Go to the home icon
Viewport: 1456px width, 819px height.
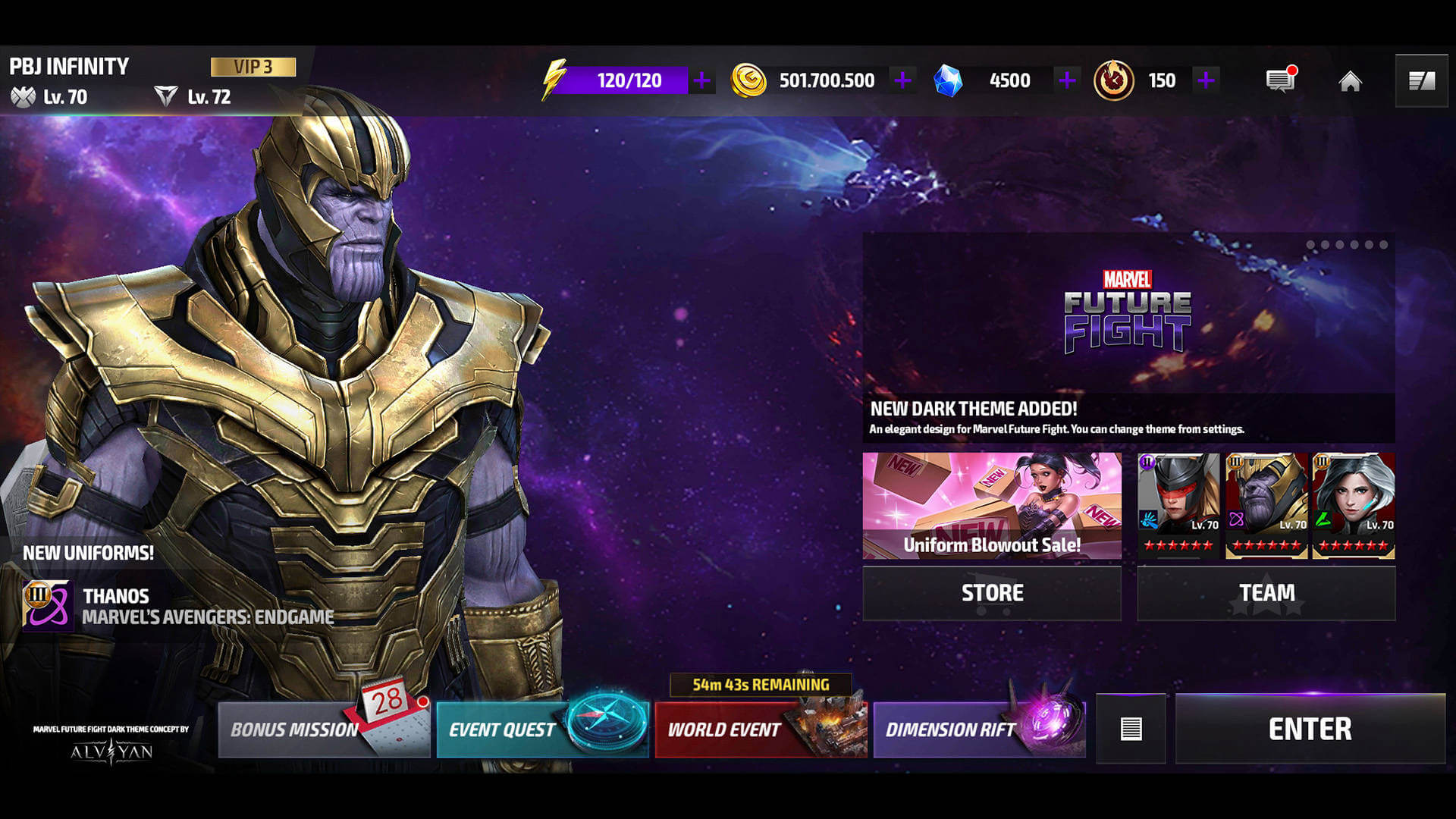[1350, 81]
